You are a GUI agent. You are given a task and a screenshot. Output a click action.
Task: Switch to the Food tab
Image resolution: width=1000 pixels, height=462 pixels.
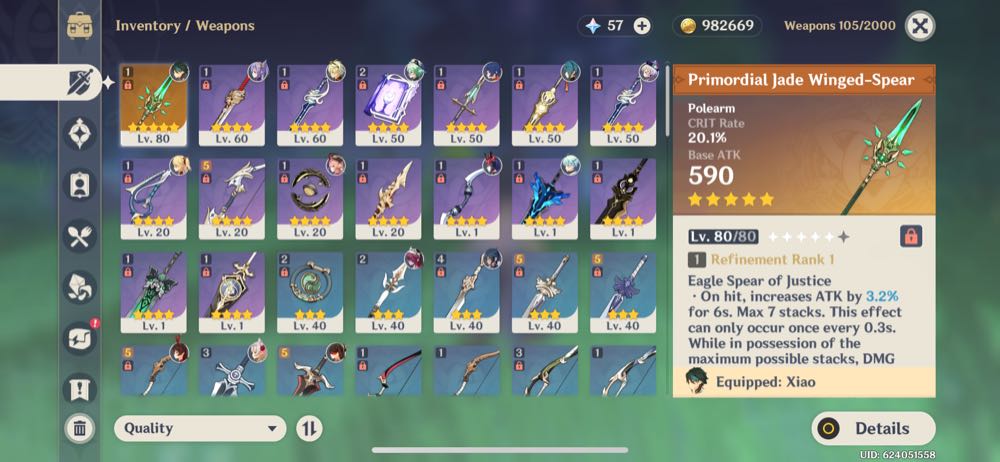coord(80,236)
